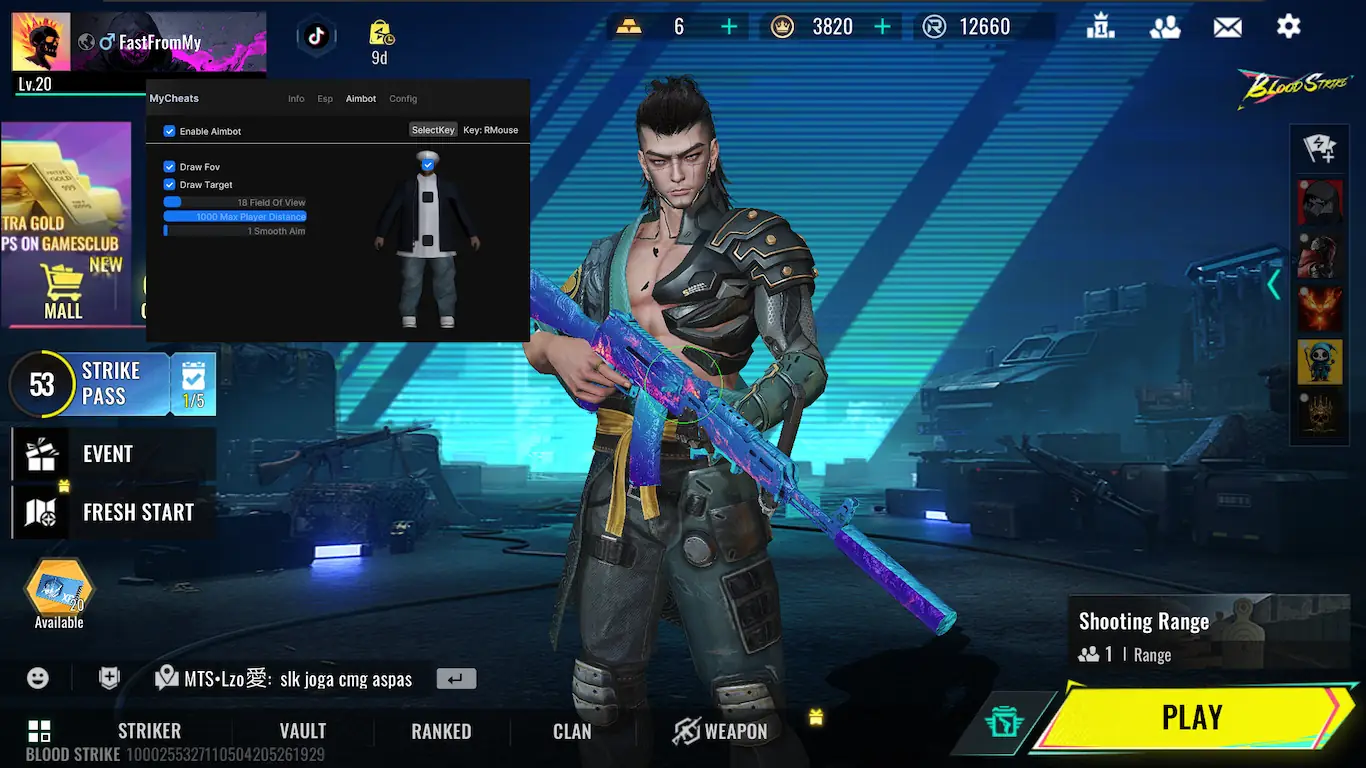The height and width of the screenshot is (768, 1366).
Task: Start a match with the PLAY button
Action: [x=1191, y=717]
